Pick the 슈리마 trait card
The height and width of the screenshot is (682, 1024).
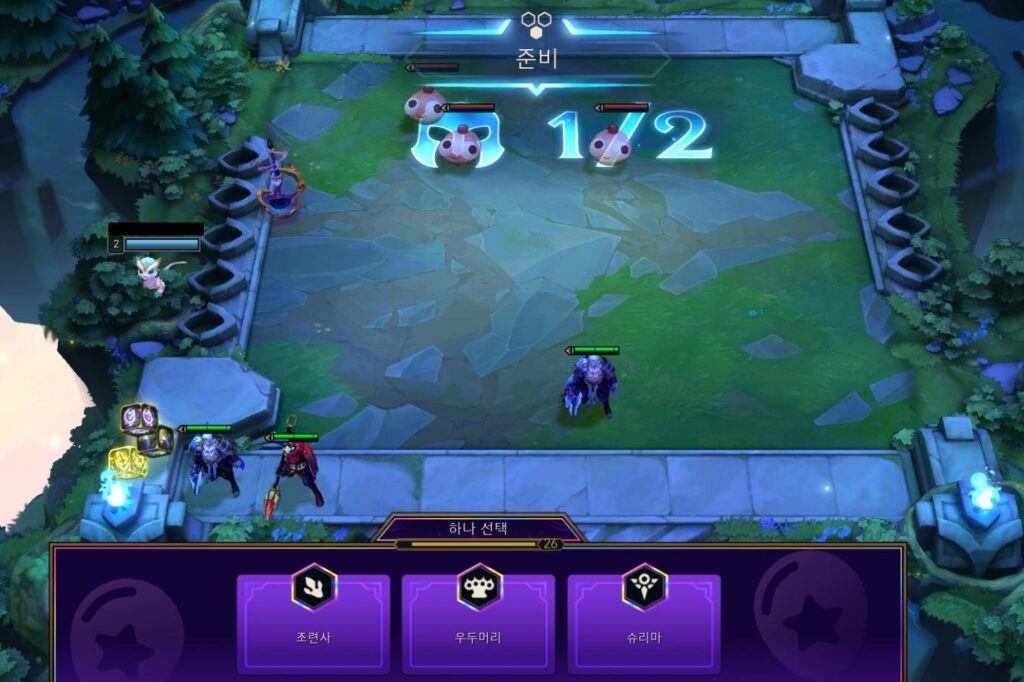click(643, 622)
